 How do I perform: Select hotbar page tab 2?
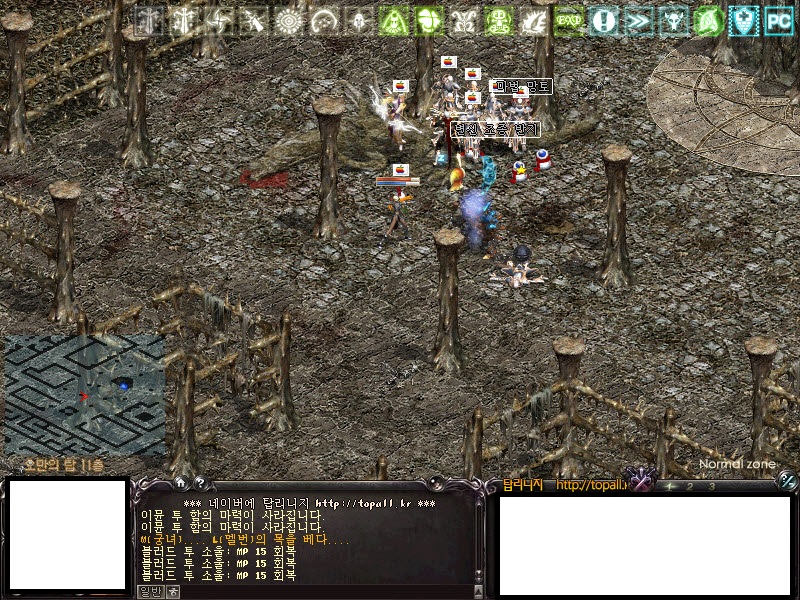[x=690, y=487]
